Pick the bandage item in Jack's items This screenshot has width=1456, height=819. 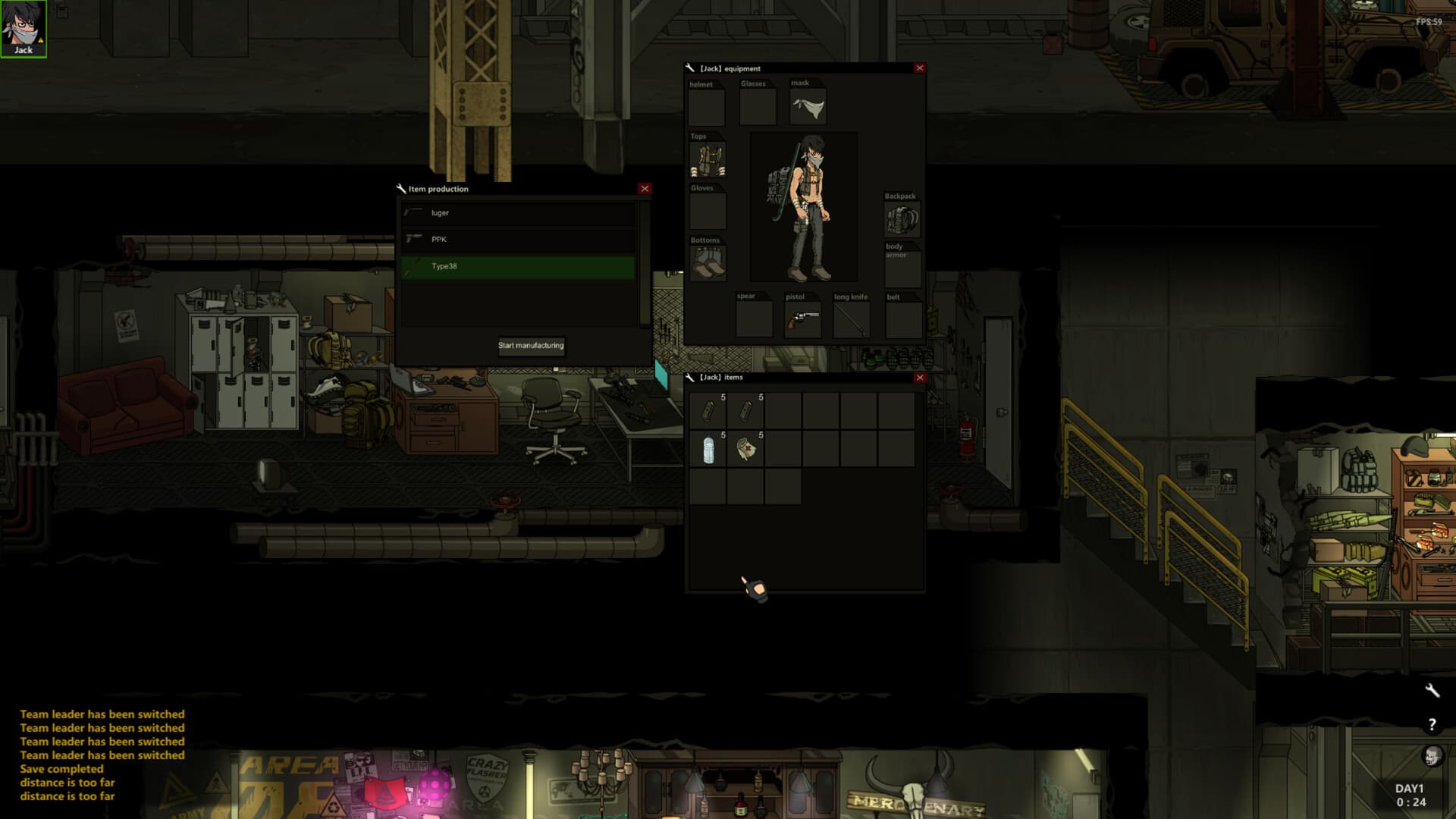point(746,450)
